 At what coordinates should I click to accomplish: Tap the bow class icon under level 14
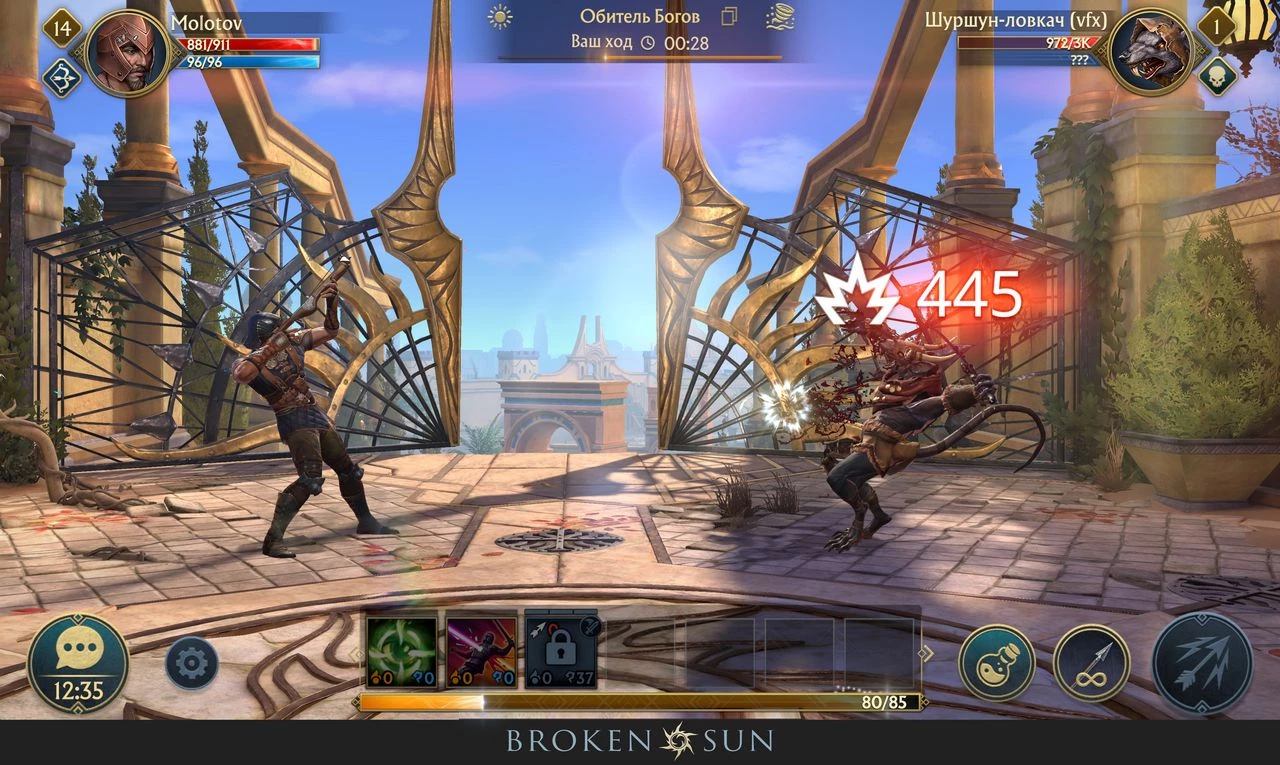tap(61, 78)
